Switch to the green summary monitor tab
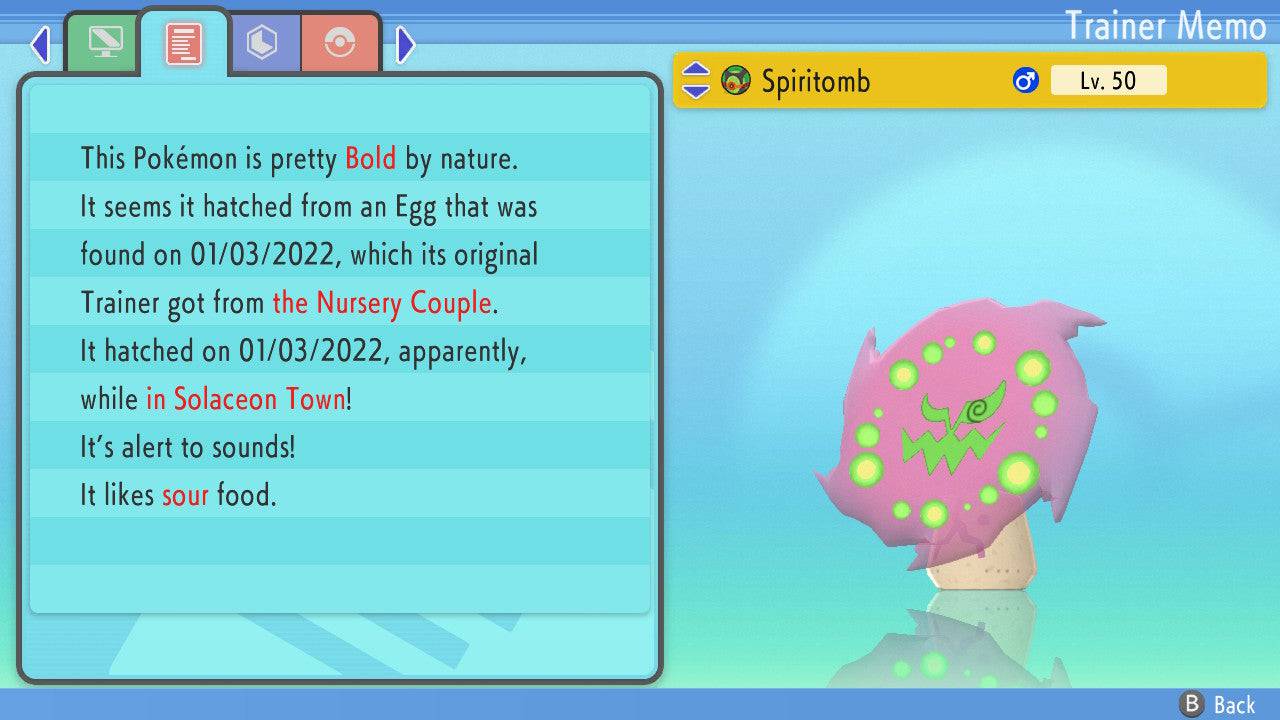This screenshot has height=720, width=1280. coord(103,43)
